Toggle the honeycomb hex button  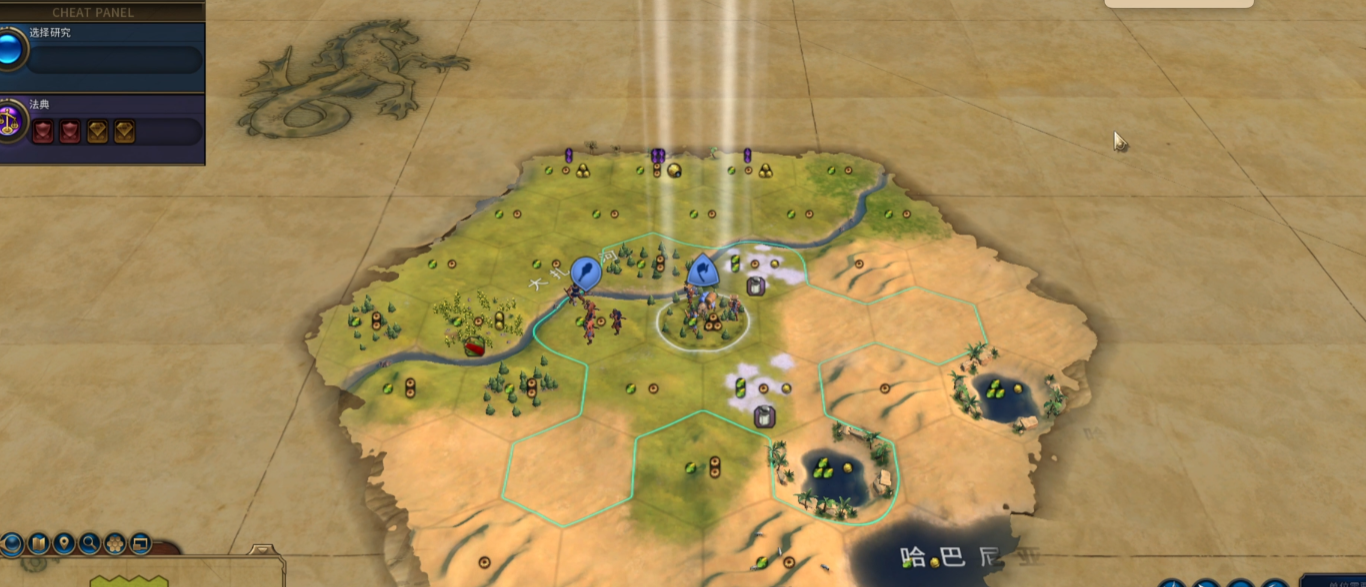(x=115, y=544)
